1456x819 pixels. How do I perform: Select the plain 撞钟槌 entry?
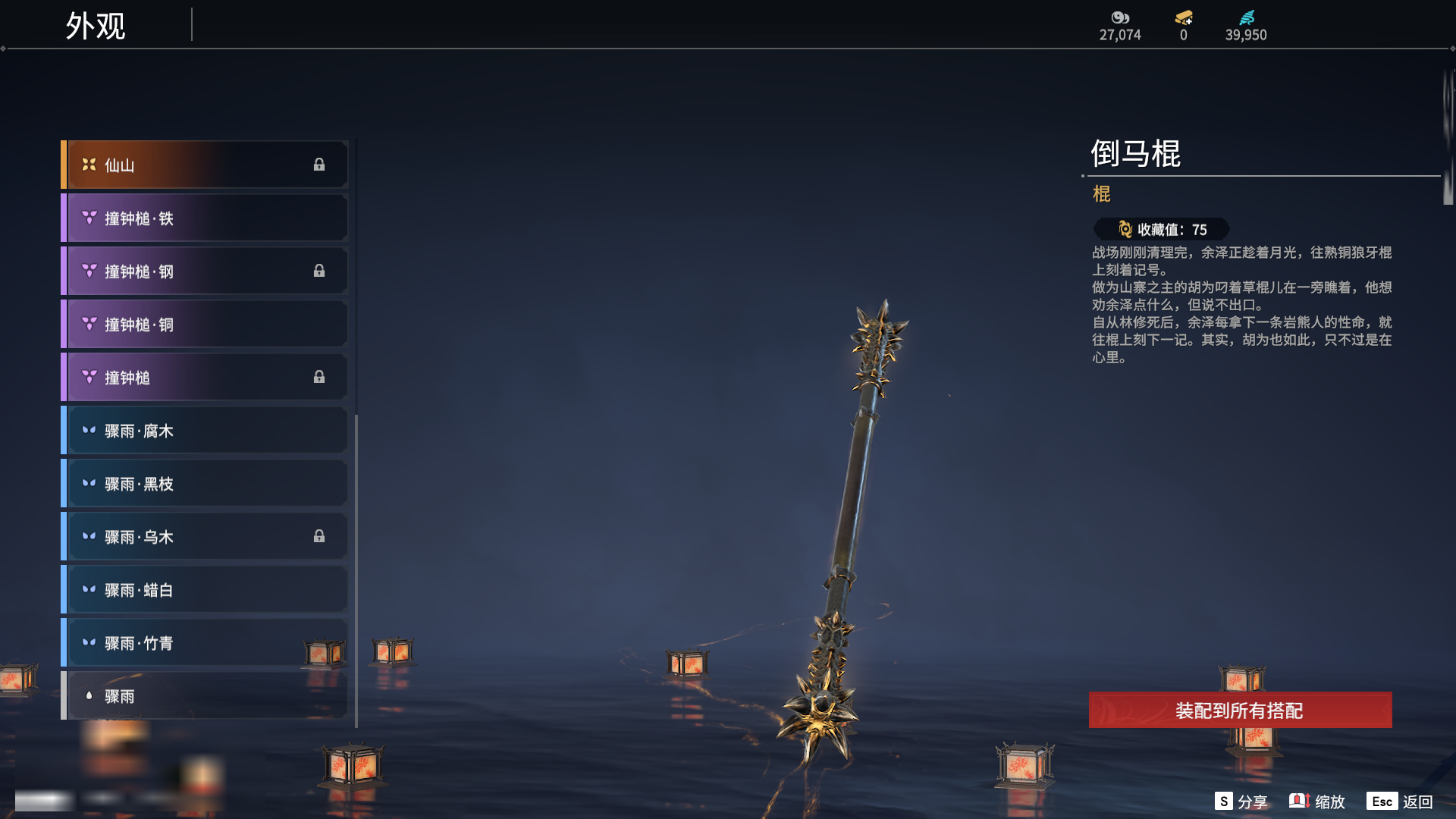[205, 378]
